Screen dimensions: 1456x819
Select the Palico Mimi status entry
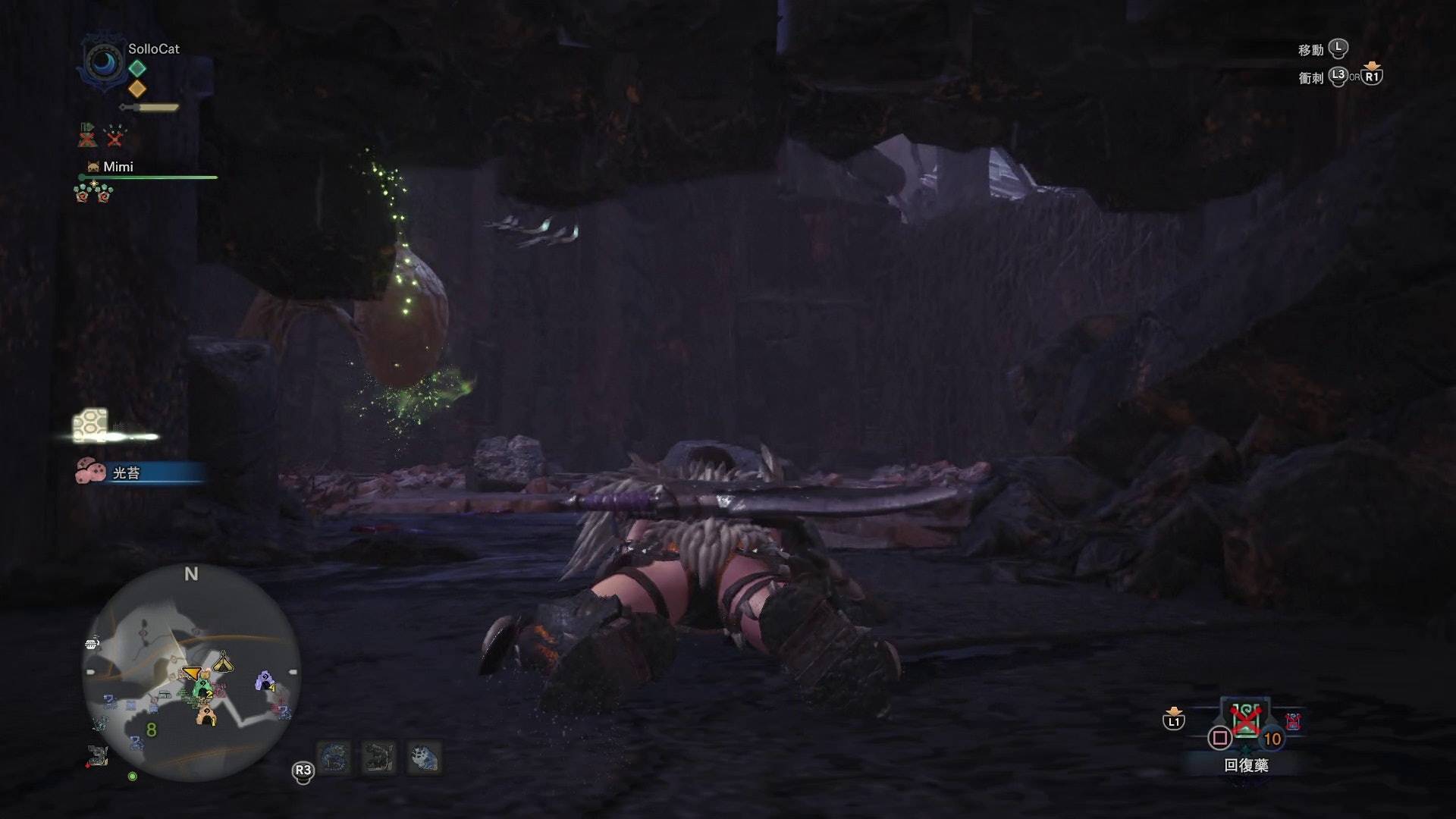coord(118,167)
